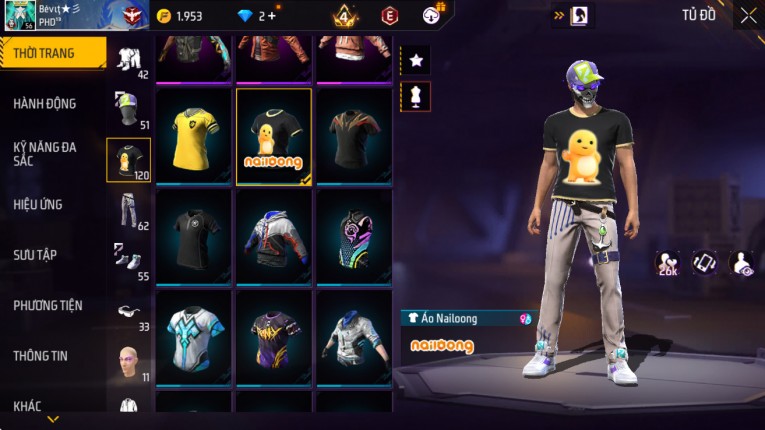The height and width of the screenshot is (430, 765).
Task: Switch to the HÀNH ĐỘNG category
Action: (45, 103)
